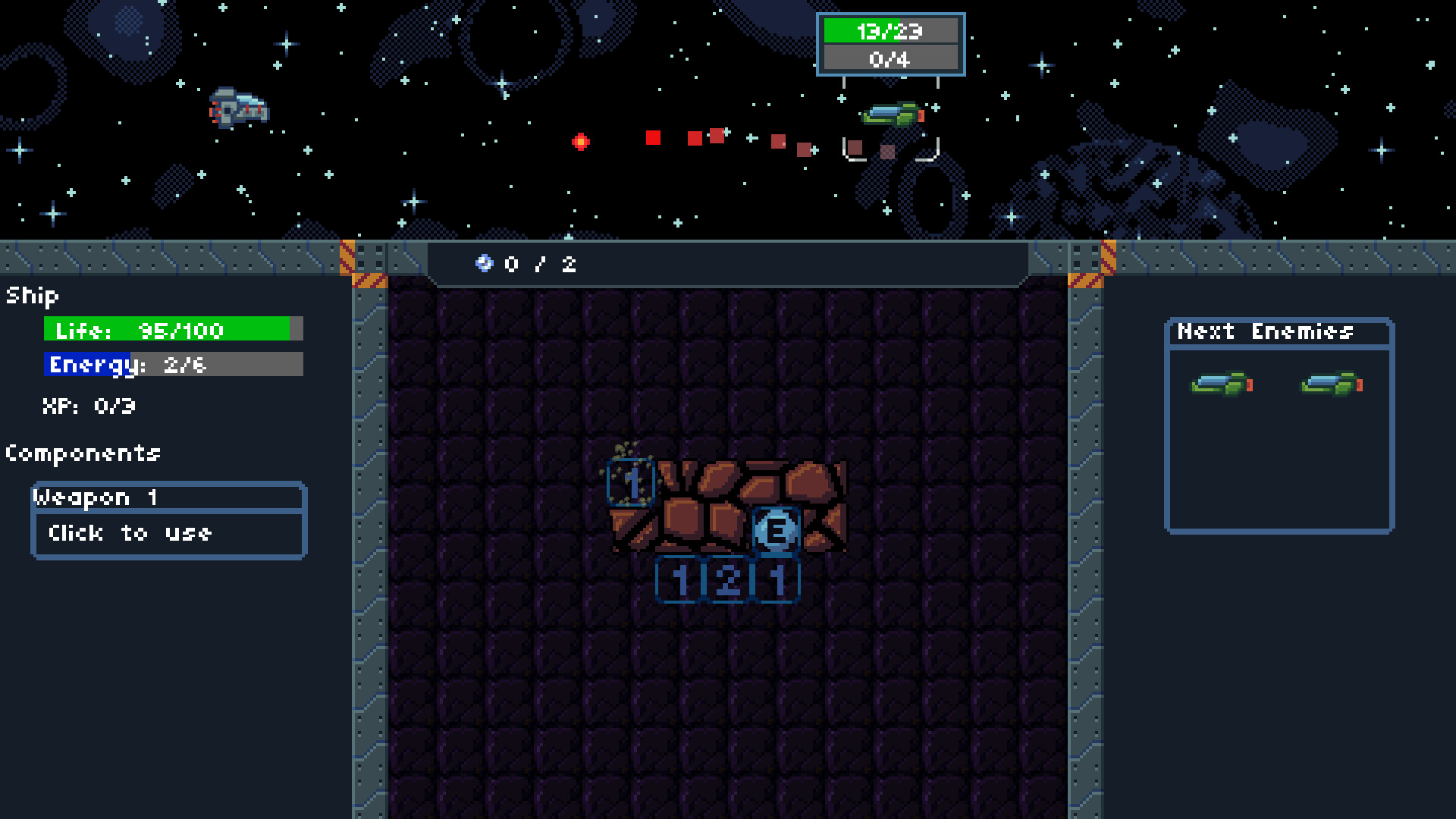Click the XP: 0/3 label
Image resolution: width=1456 pixels, height=819 pixels.
pos(87,406)
